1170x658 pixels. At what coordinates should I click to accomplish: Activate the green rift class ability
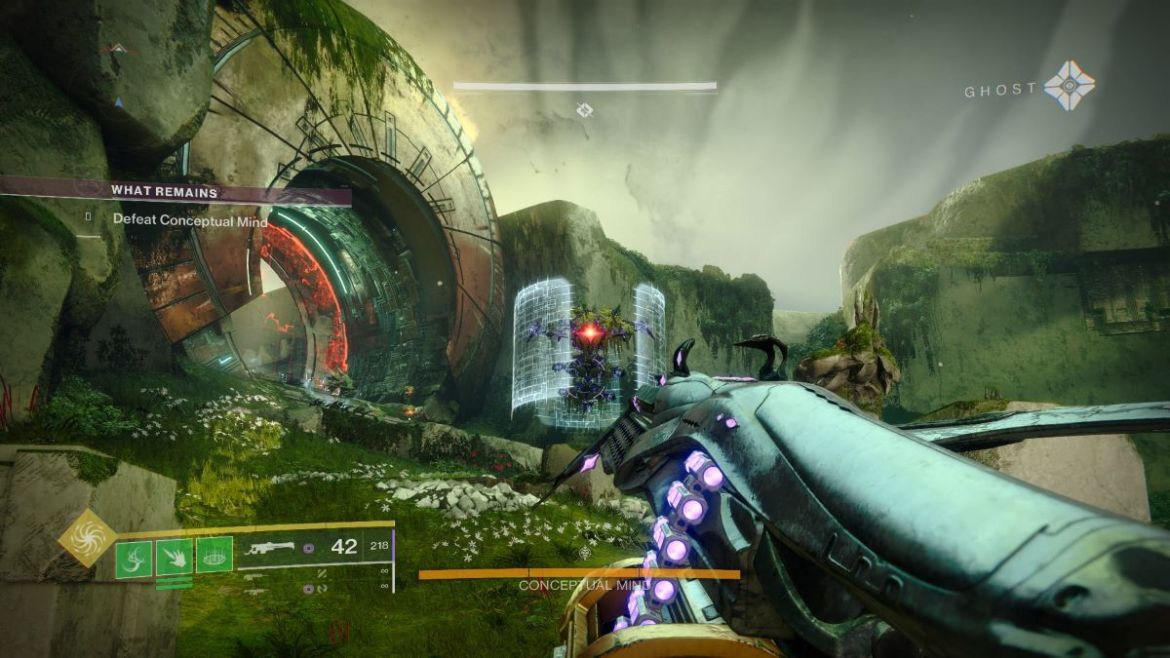(214, 554)
